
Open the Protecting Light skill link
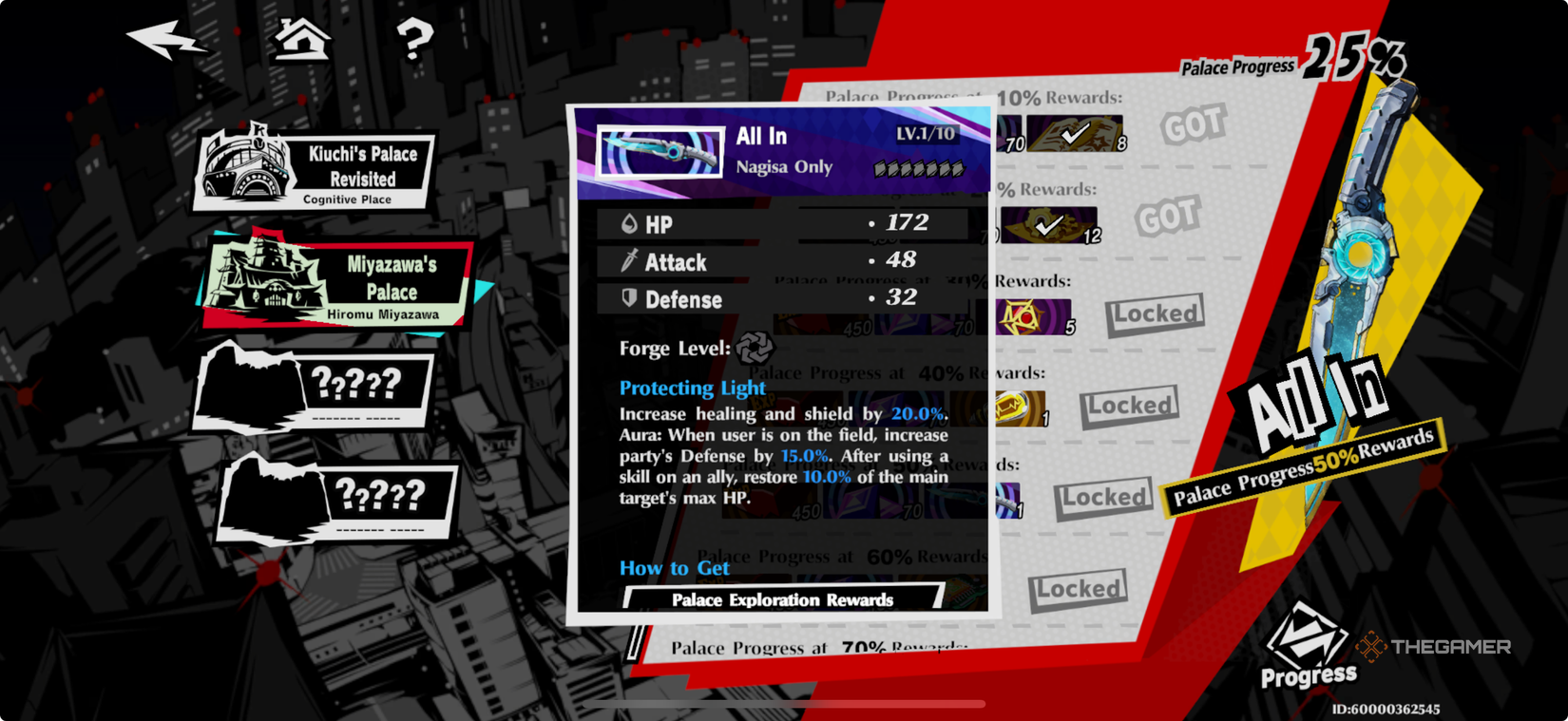(691, 388)
